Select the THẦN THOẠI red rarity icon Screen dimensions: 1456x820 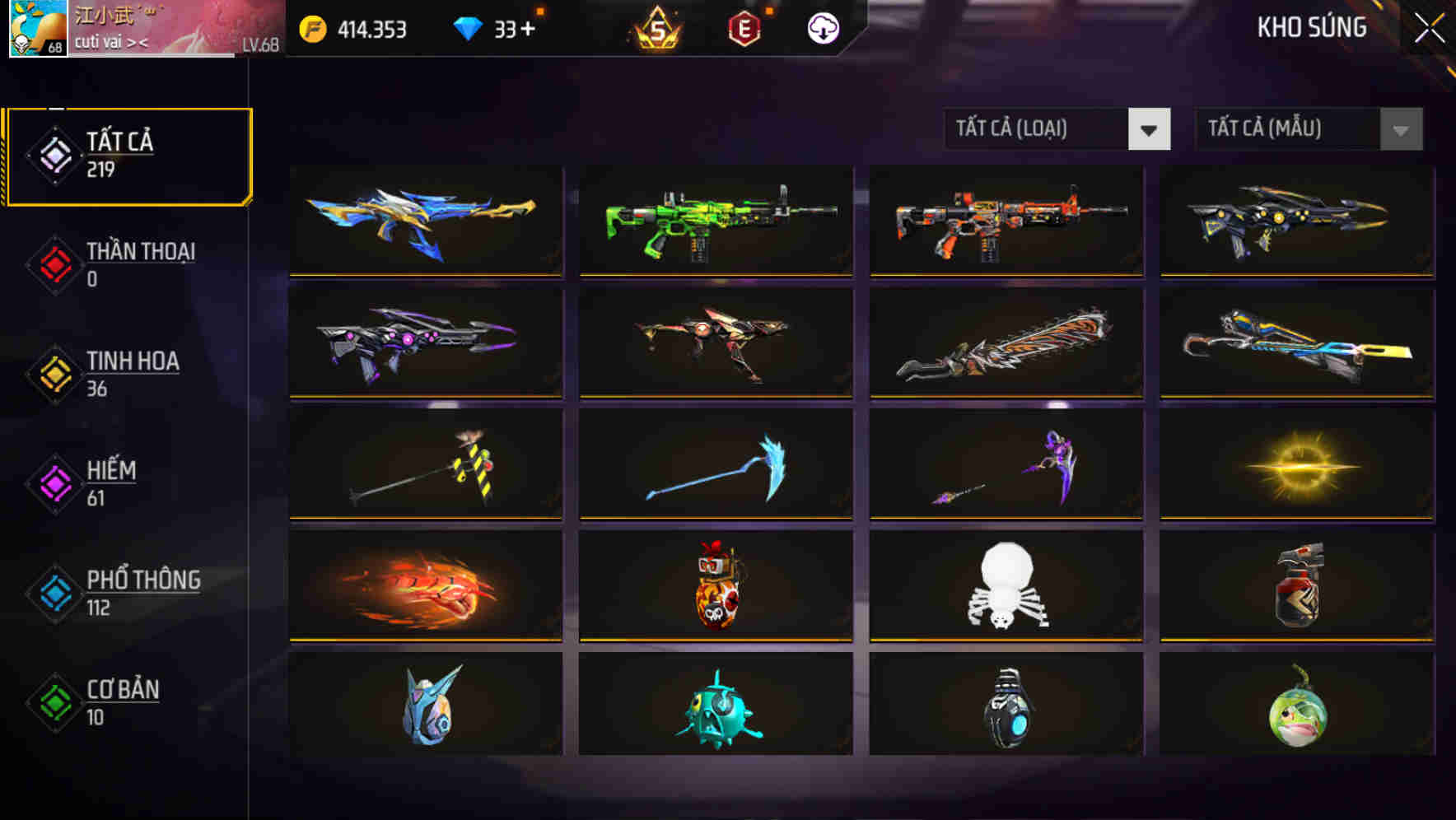(x=52, y=264)
